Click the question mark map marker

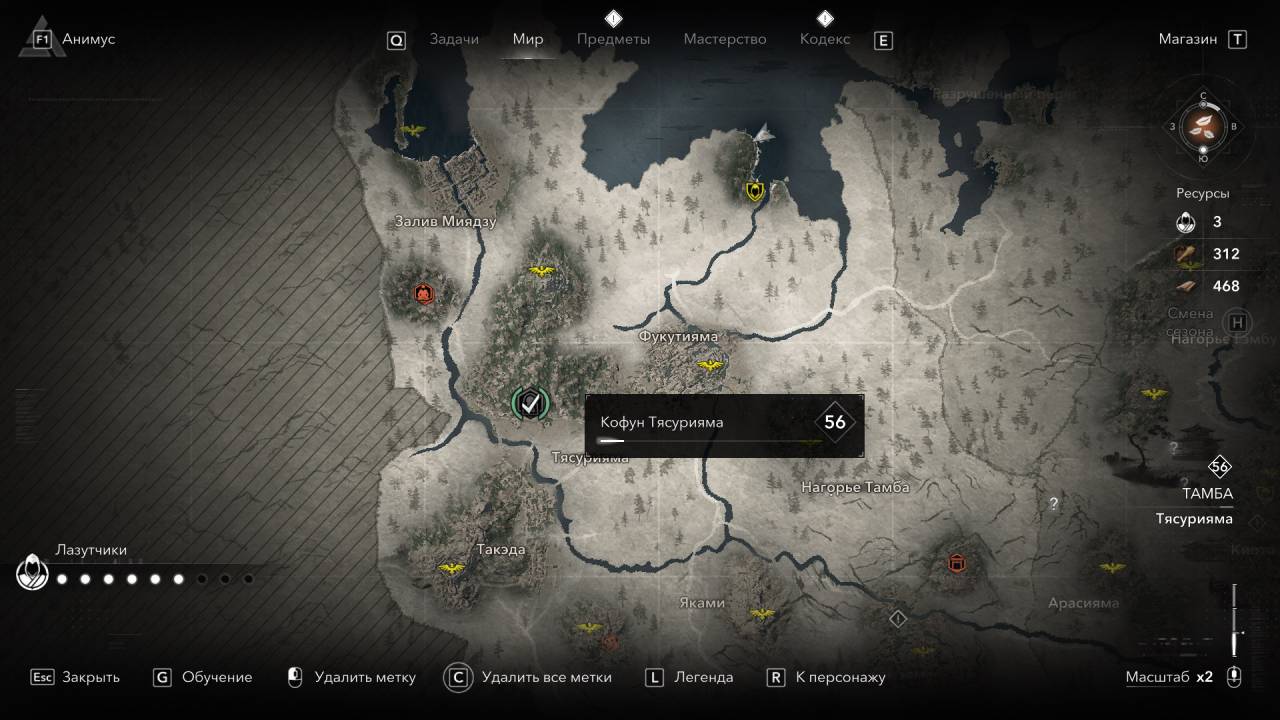coord(1053,504)
